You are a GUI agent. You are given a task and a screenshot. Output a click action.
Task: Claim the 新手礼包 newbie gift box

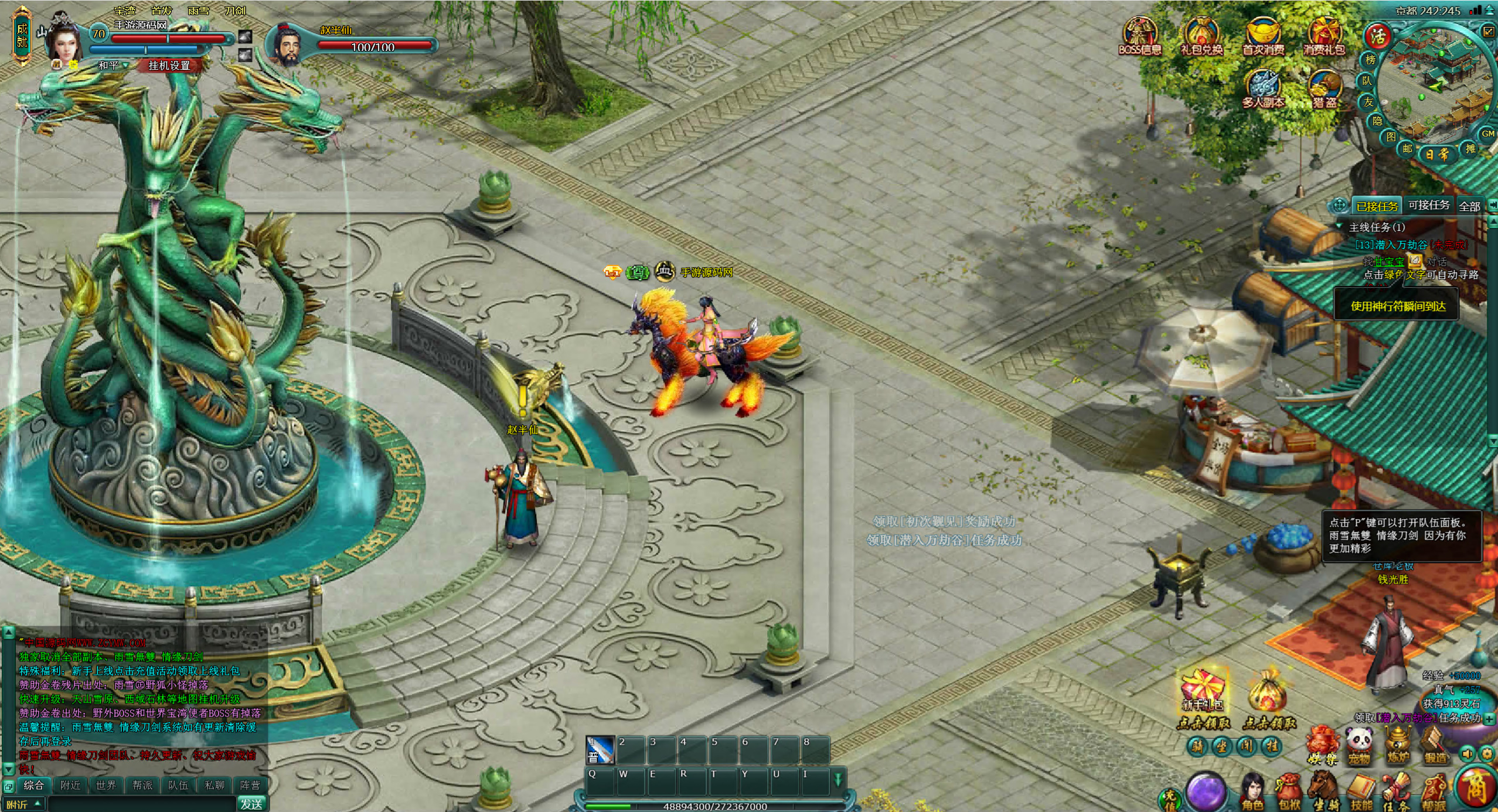coord(1202,696)
